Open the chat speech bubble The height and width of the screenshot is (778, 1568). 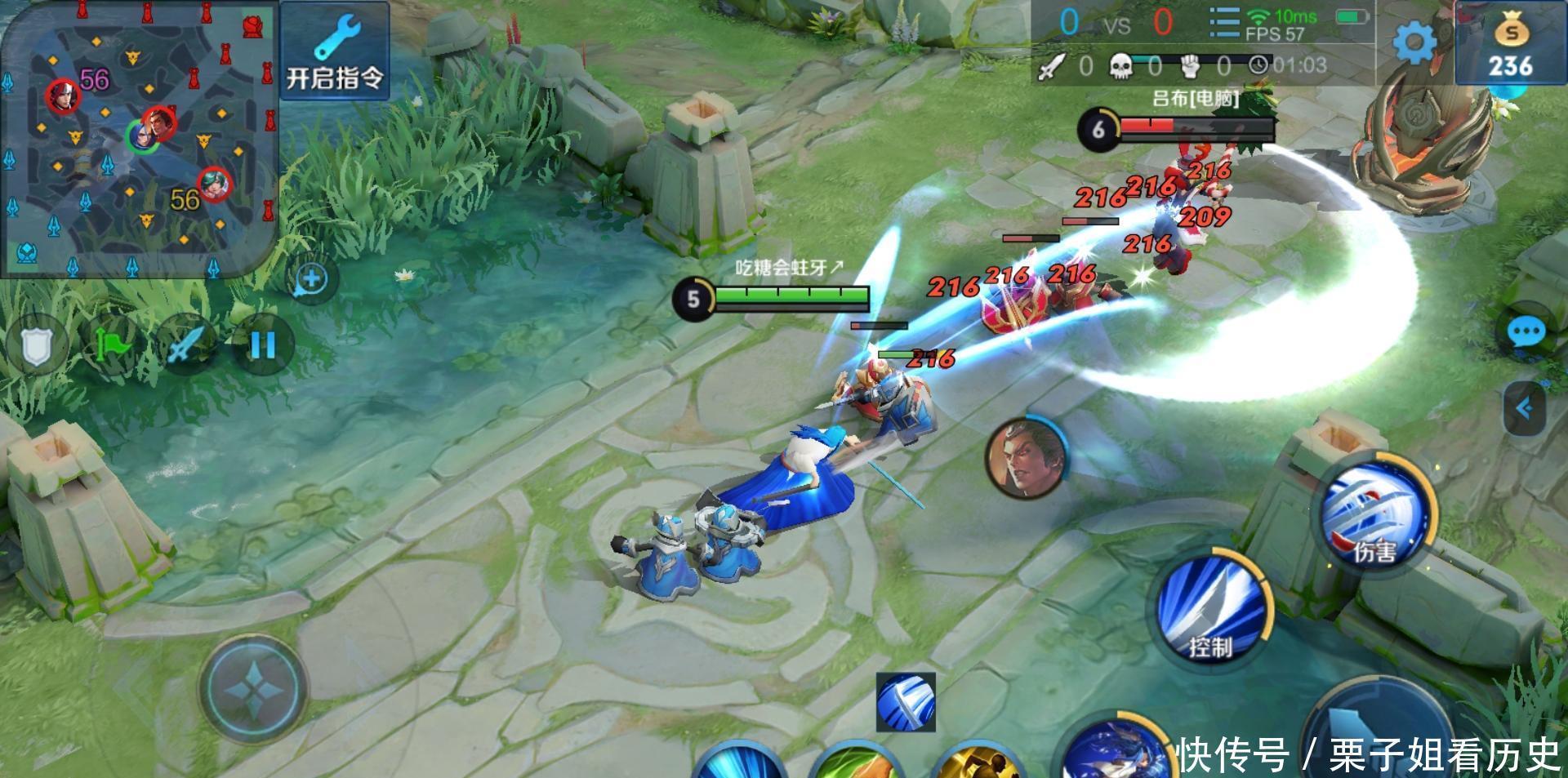1525,332
